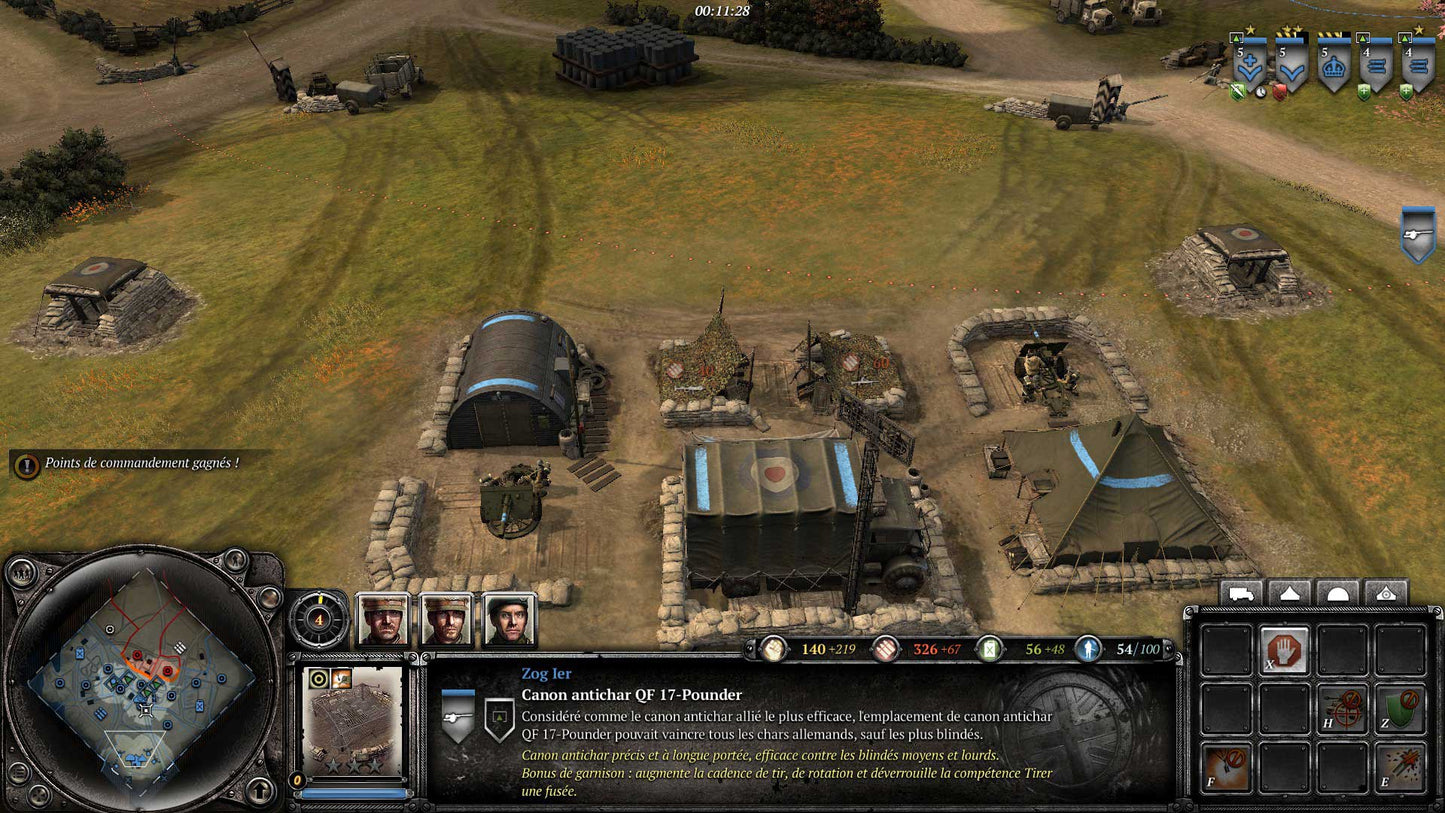Trigger the explosive ability icon labeled E
The width and height of the screenshot is (1445, 813).
pyautogui.click(x=1401, y=765)
